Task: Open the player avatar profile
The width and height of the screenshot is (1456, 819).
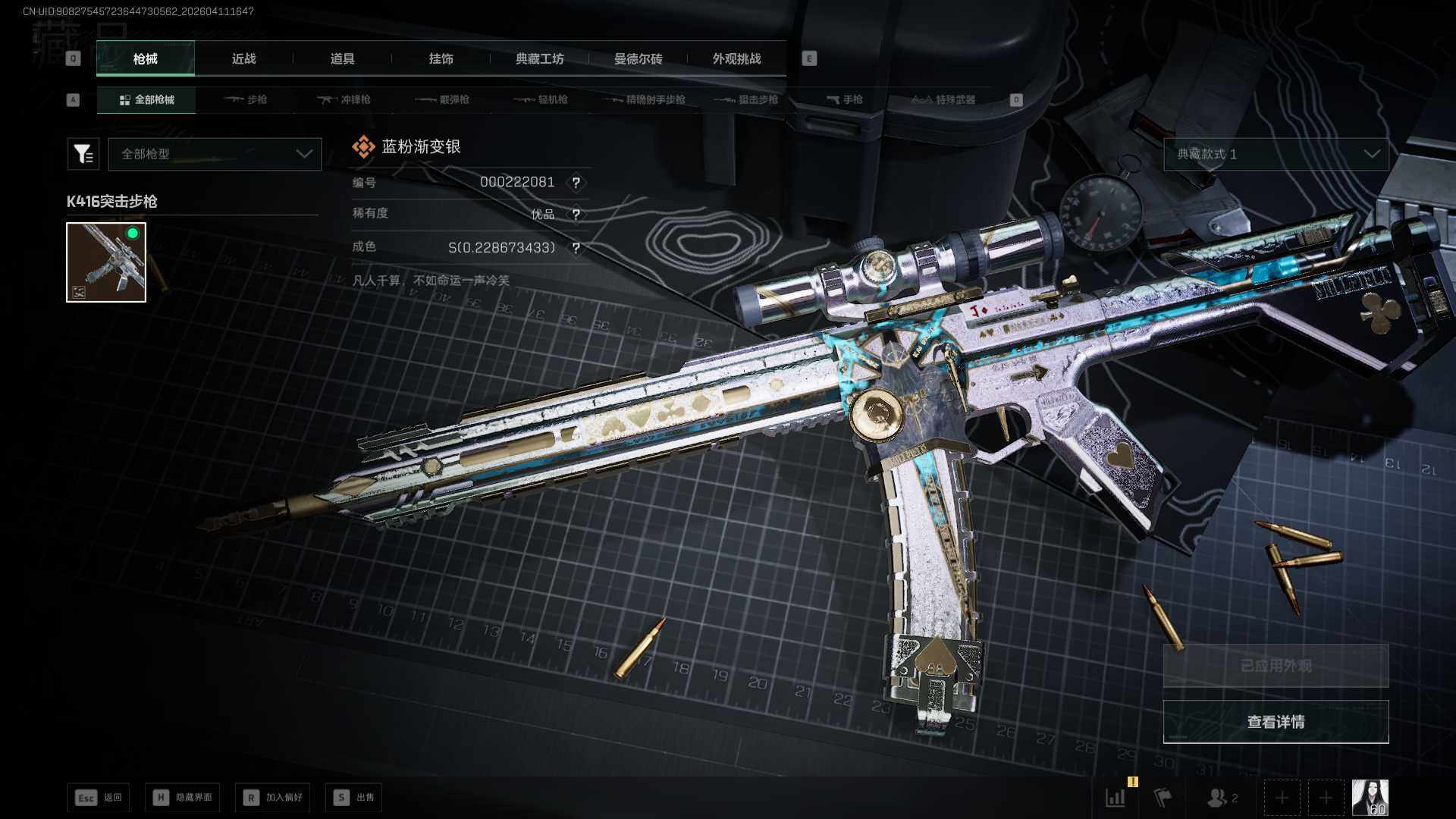Action: coord(1370,798)
